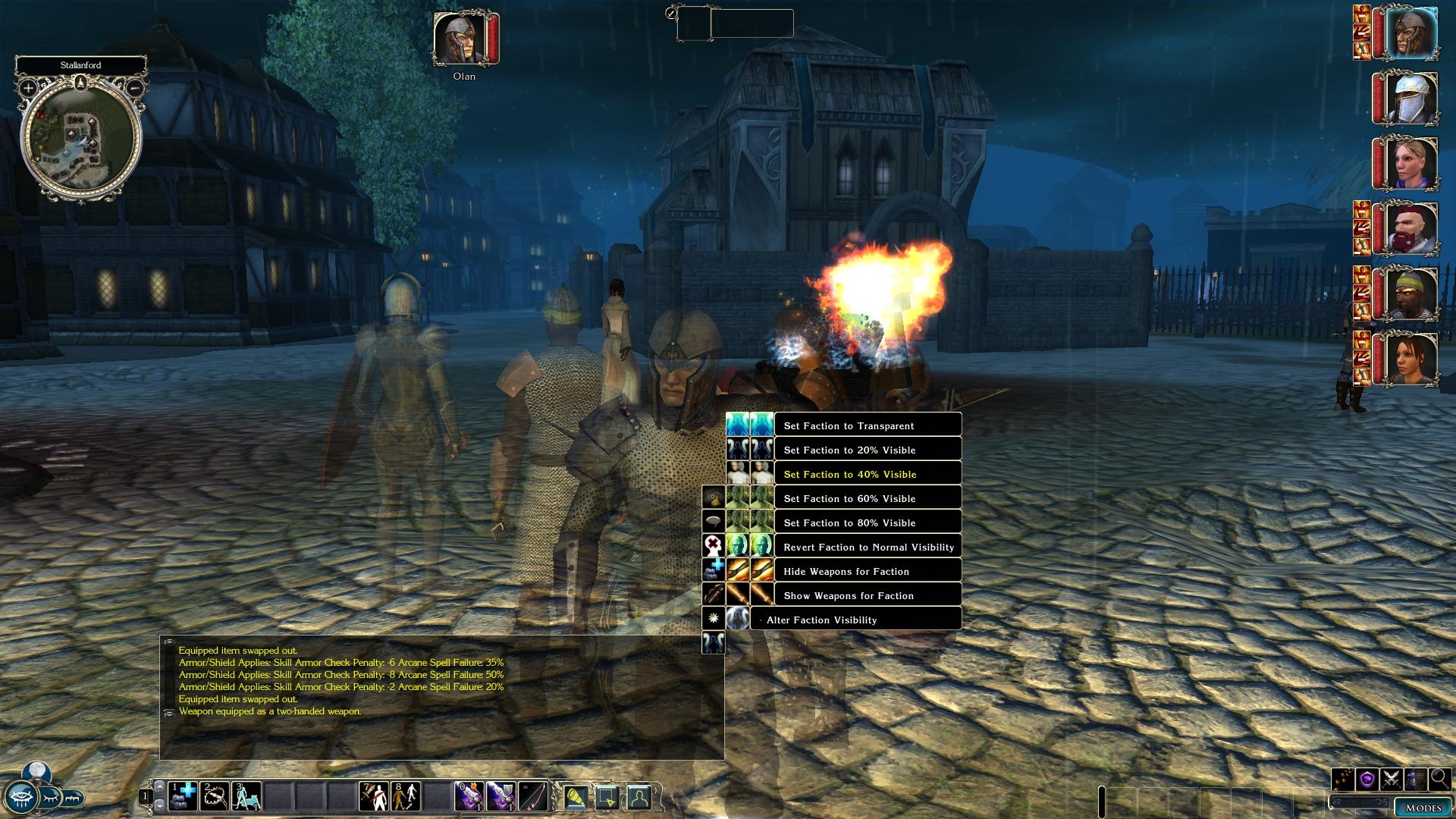Pick Set Faction to 40% Visible
This screenshot has height=819, width=1456.
(849, 474)
